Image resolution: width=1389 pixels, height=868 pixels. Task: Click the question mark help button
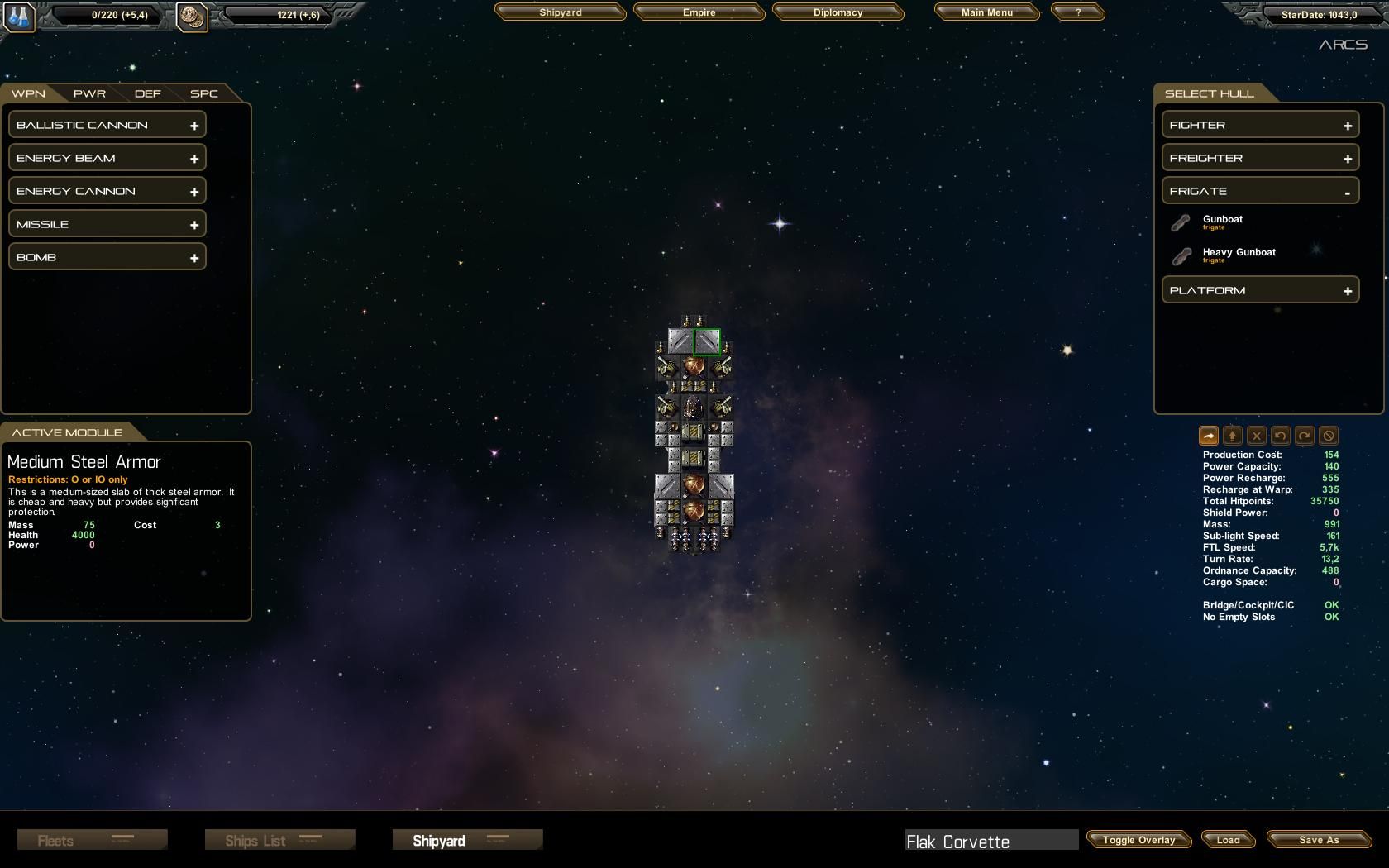[1077, 12]
